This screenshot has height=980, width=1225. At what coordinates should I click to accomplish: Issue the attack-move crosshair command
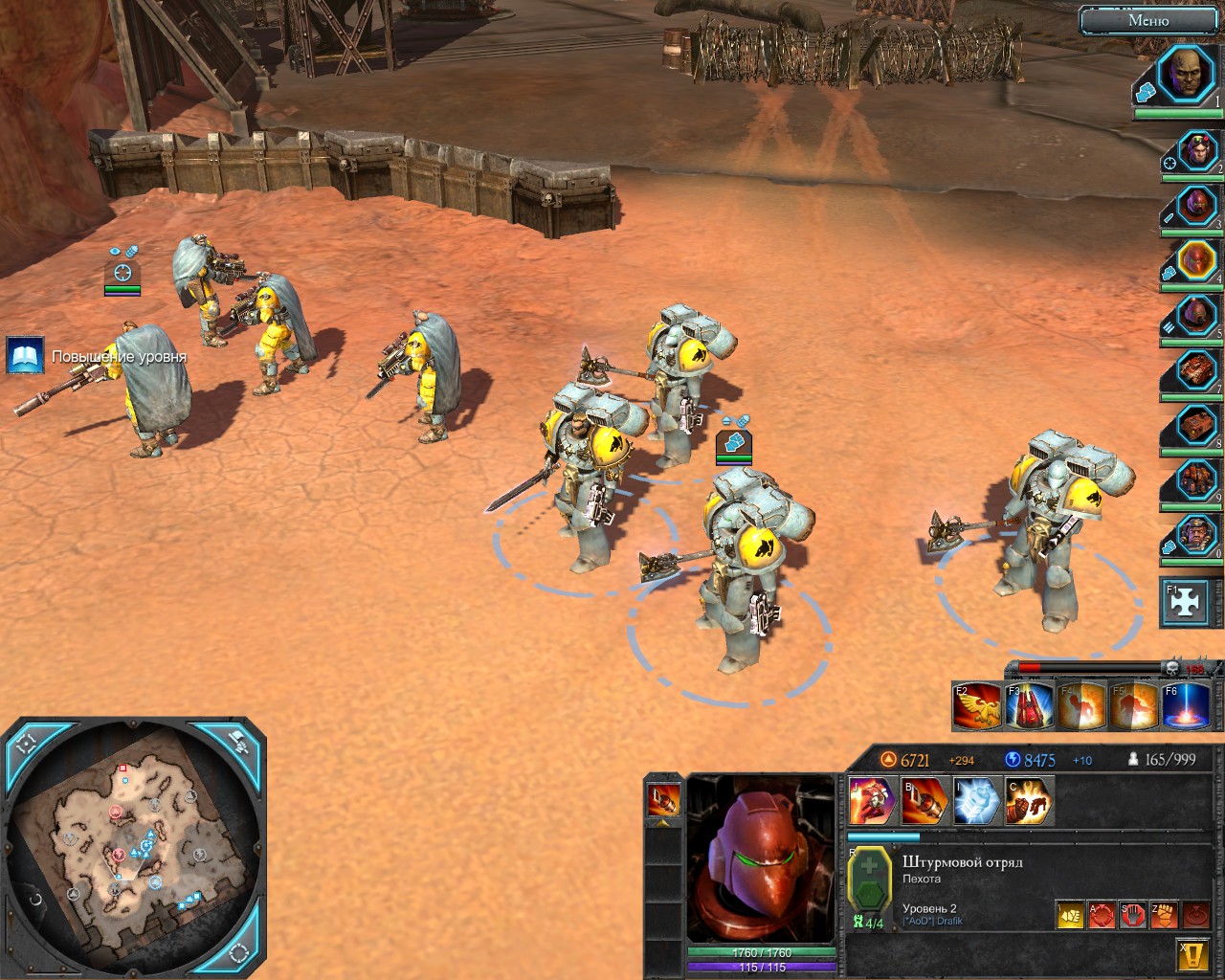1102,915
